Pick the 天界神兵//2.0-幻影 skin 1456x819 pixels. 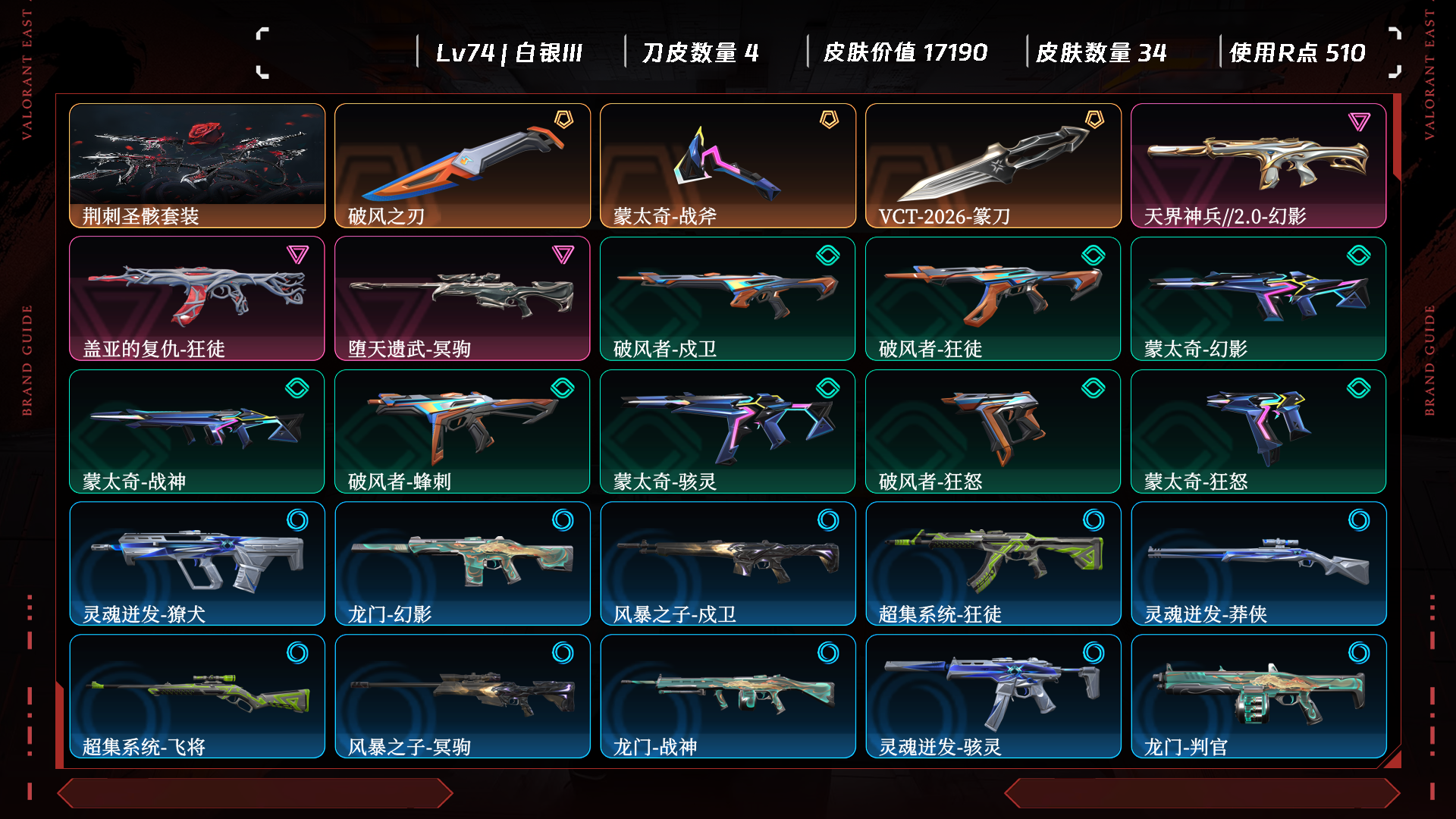pyautogui.click(x=1258, y=165)
